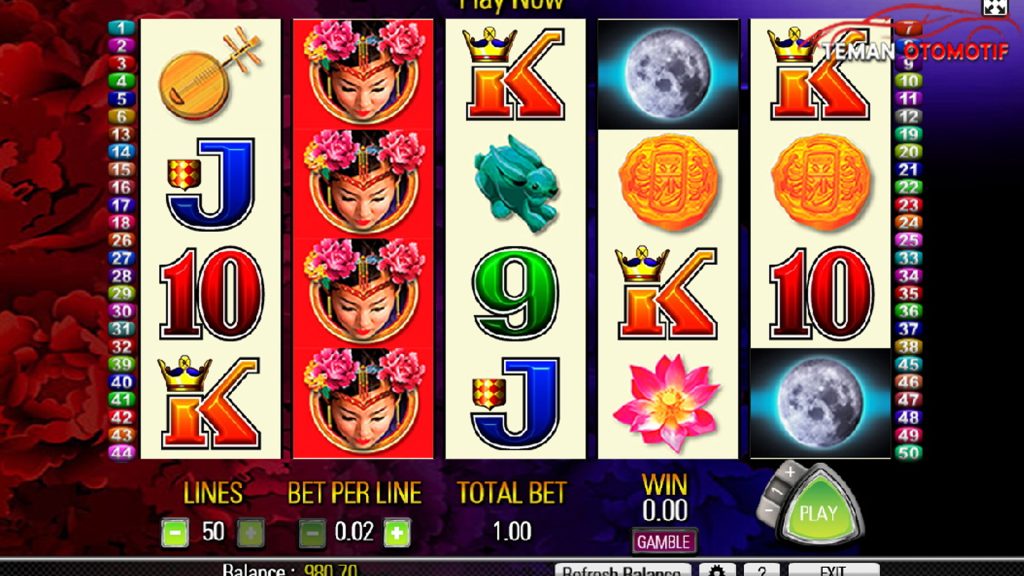The height and width of the screenshot is (576, 1024).
Task: Raise the bet per line
Action: (x=397, y=533)
